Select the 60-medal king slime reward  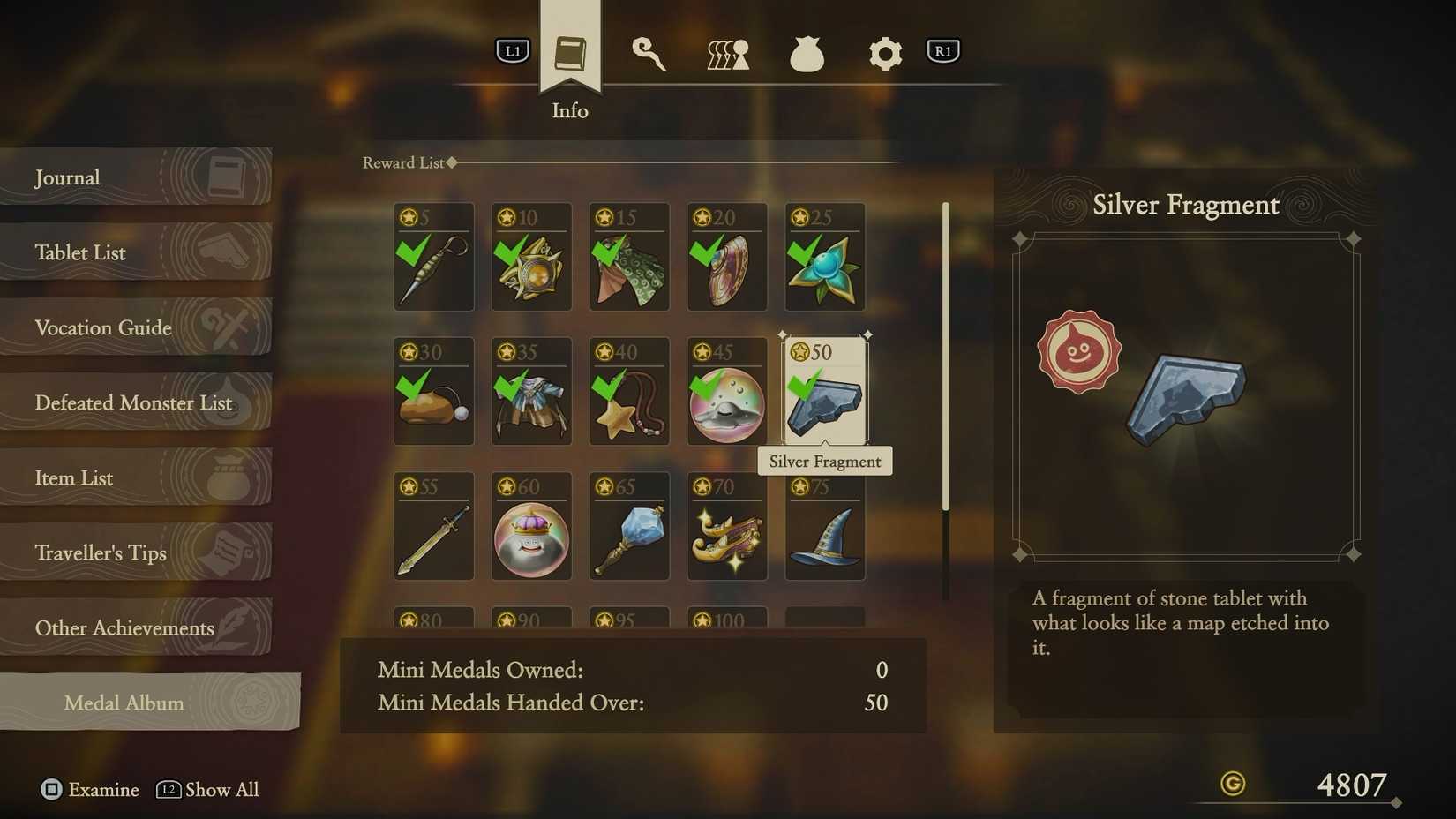click(x=531, y=527)
